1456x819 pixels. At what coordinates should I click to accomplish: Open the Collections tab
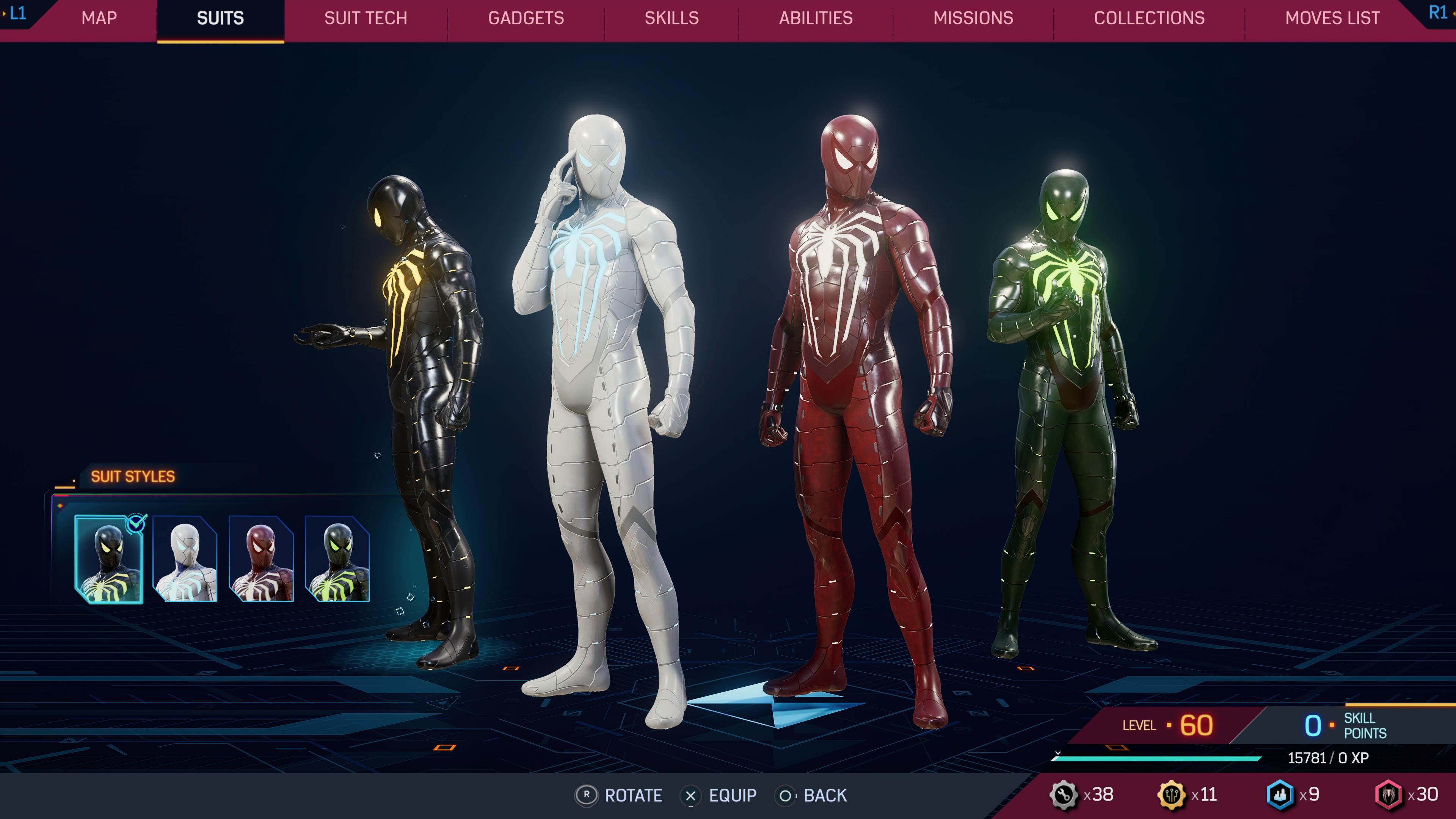(1150, 18)
